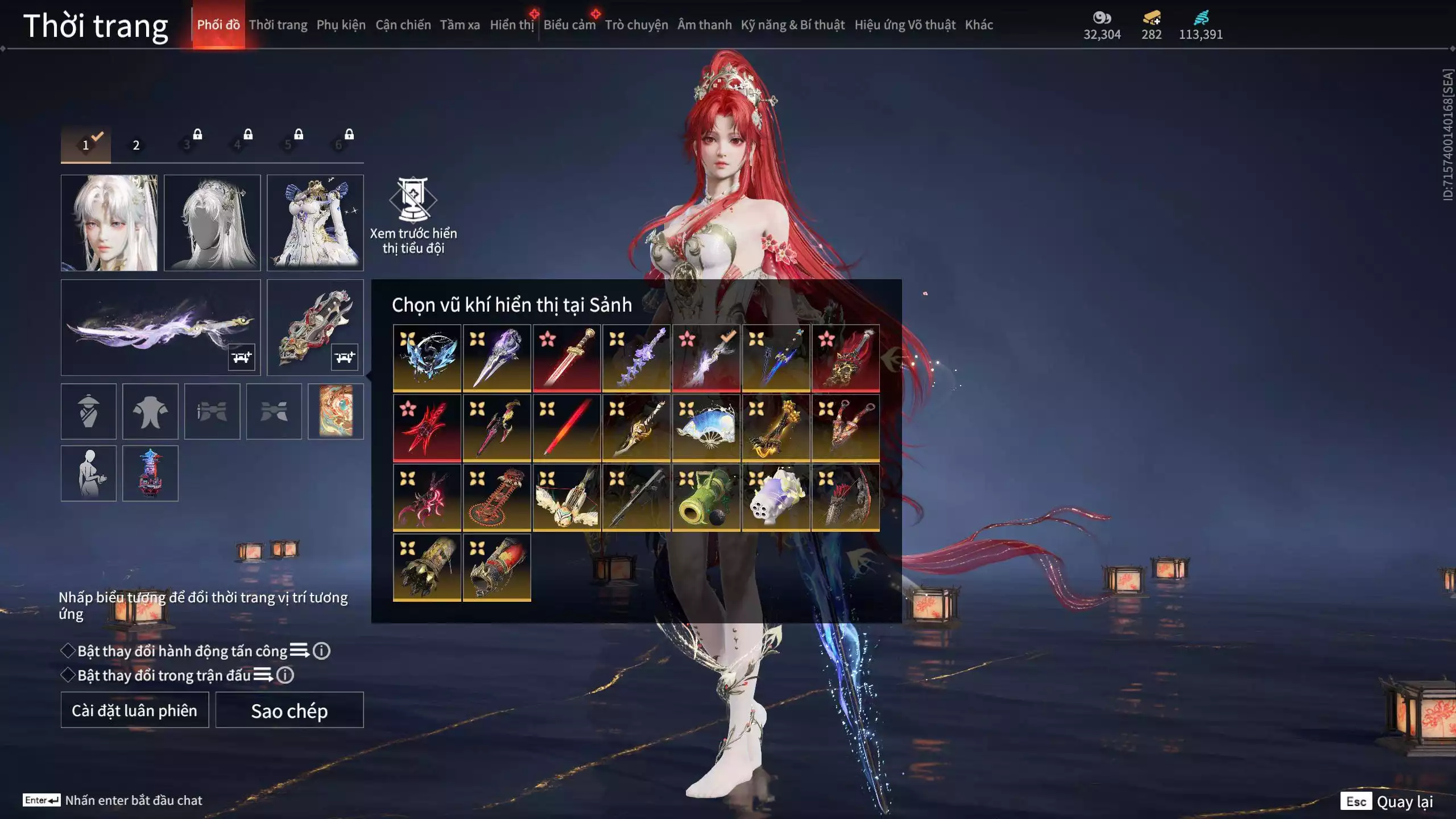The width and height of the screenshot is (1456, 819).
Task: Switch to the Thời trang tab
Action: (278, 25)
